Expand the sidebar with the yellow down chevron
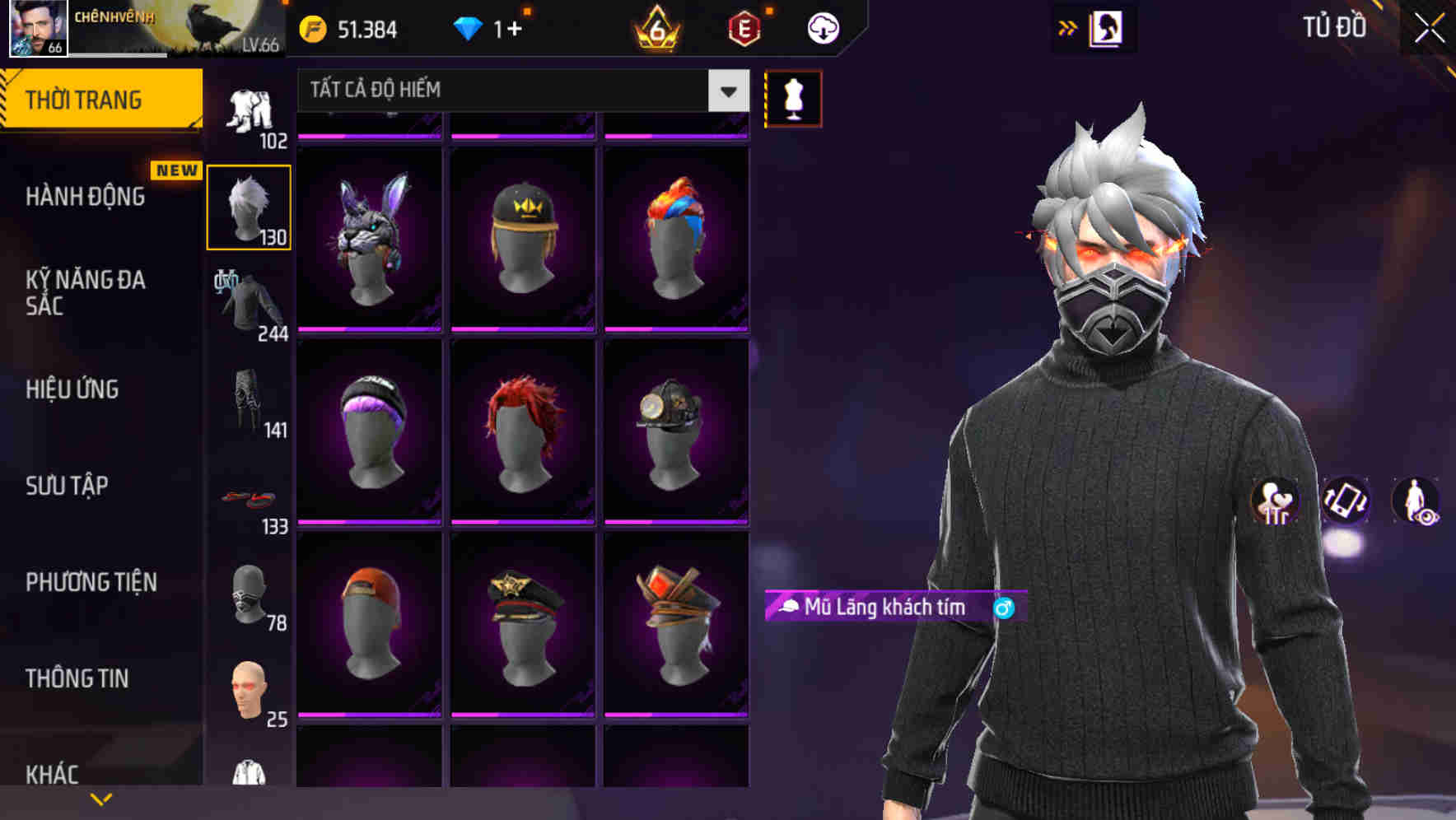Screen dimensions: 1456x820 coord(101,797)
